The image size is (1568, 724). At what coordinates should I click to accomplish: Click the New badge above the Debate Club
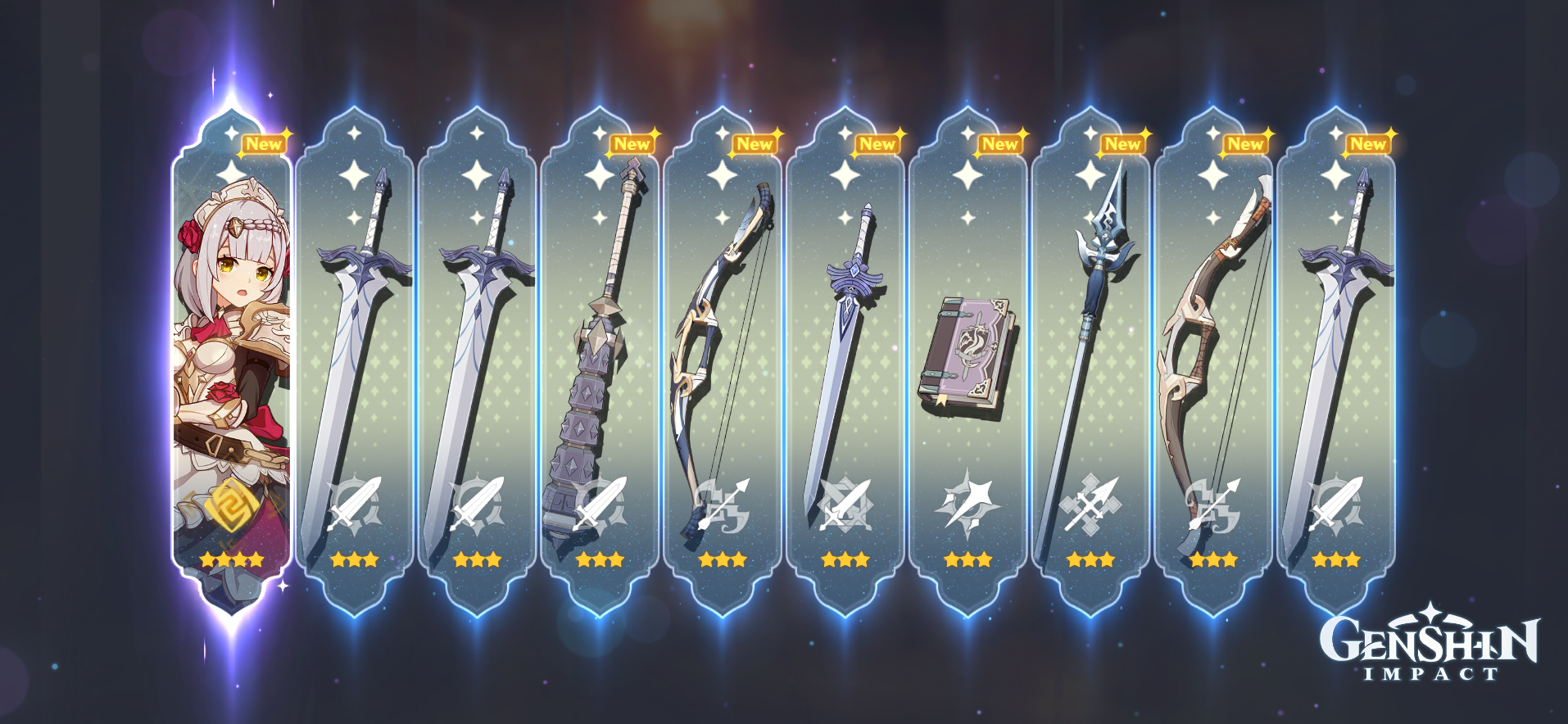point(632,143)
